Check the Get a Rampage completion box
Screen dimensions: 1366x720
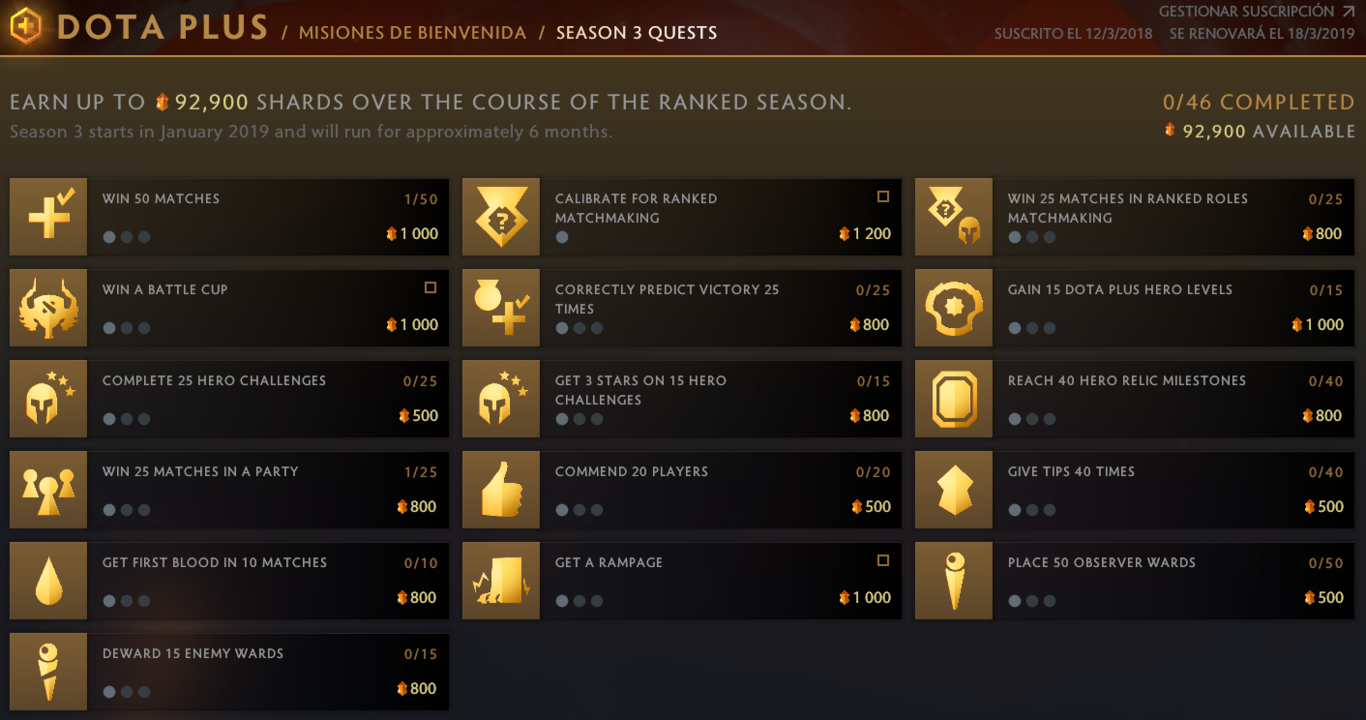point(882,560)
